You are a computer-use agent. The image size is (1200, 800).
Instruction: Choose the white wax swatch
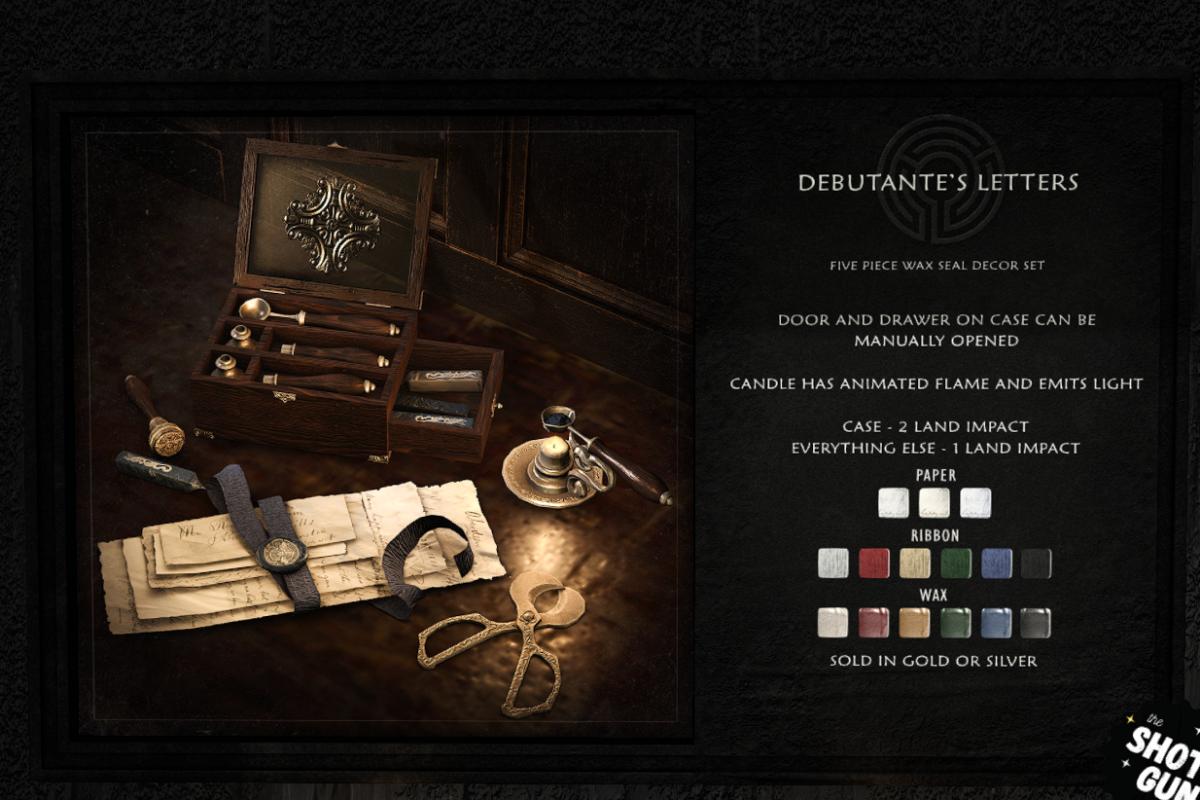coord(833,623)
